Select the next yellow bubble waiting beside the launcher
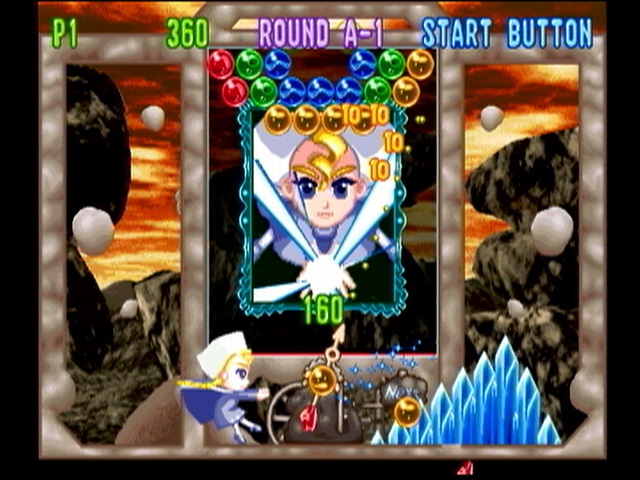640x480 pixels. [x=406, y=411]
